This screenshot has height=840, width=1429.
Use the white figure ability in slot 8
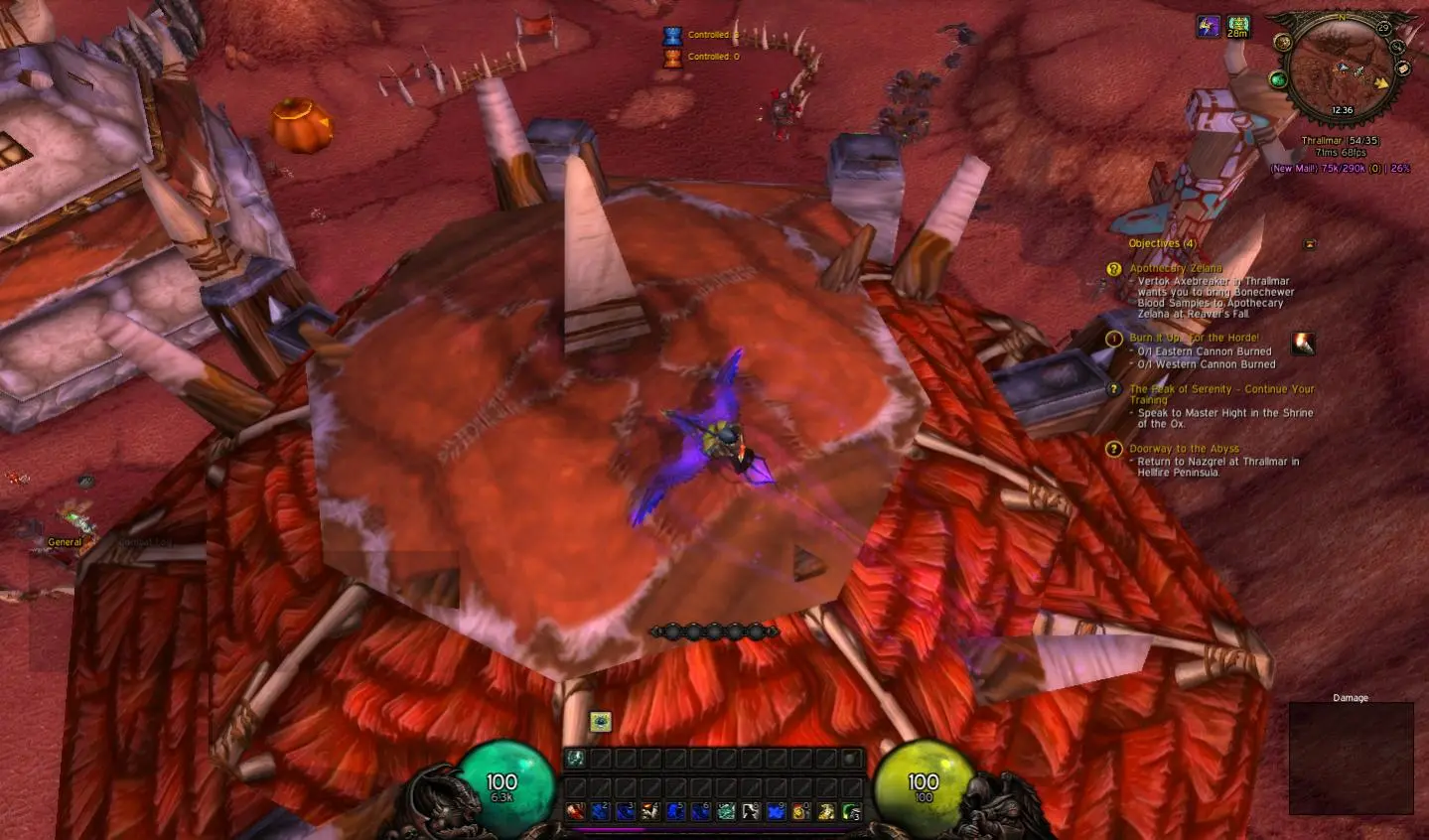point(751,811)
